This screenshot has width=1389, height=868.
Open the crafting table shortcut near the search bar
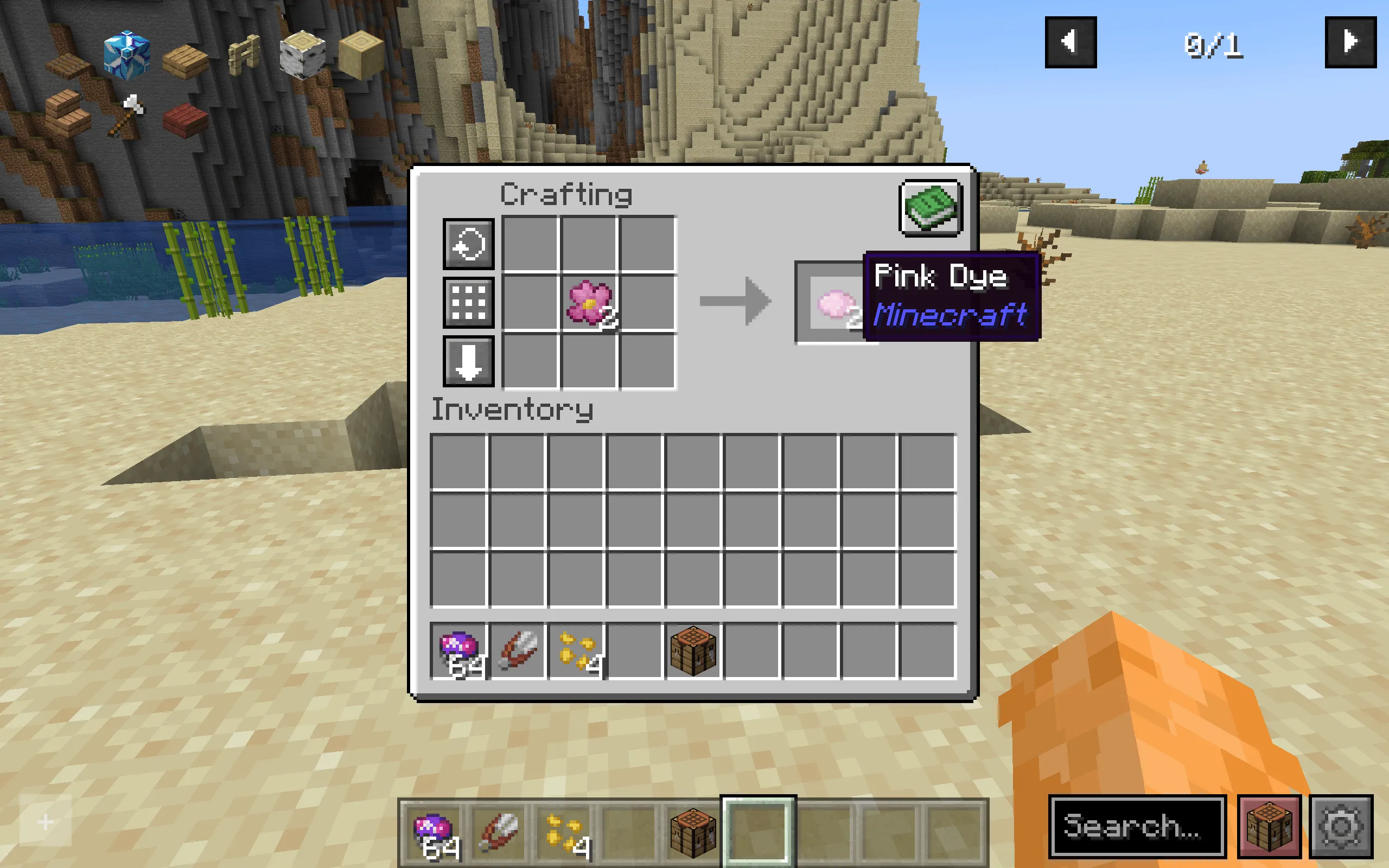click(x=1271, y=828)
